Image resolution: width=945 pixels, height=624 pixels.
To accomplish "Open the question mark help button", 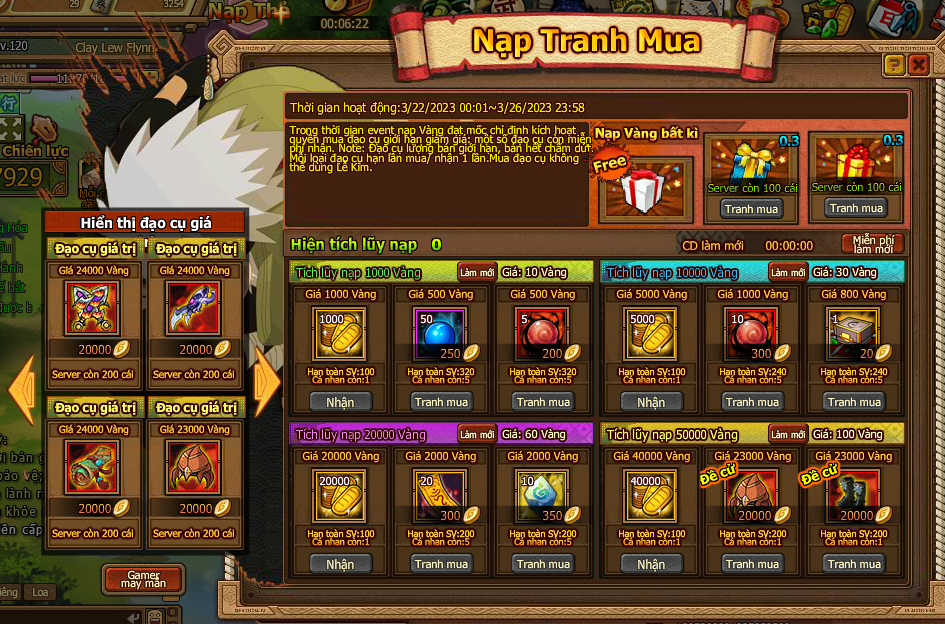I will pos(894,66).
